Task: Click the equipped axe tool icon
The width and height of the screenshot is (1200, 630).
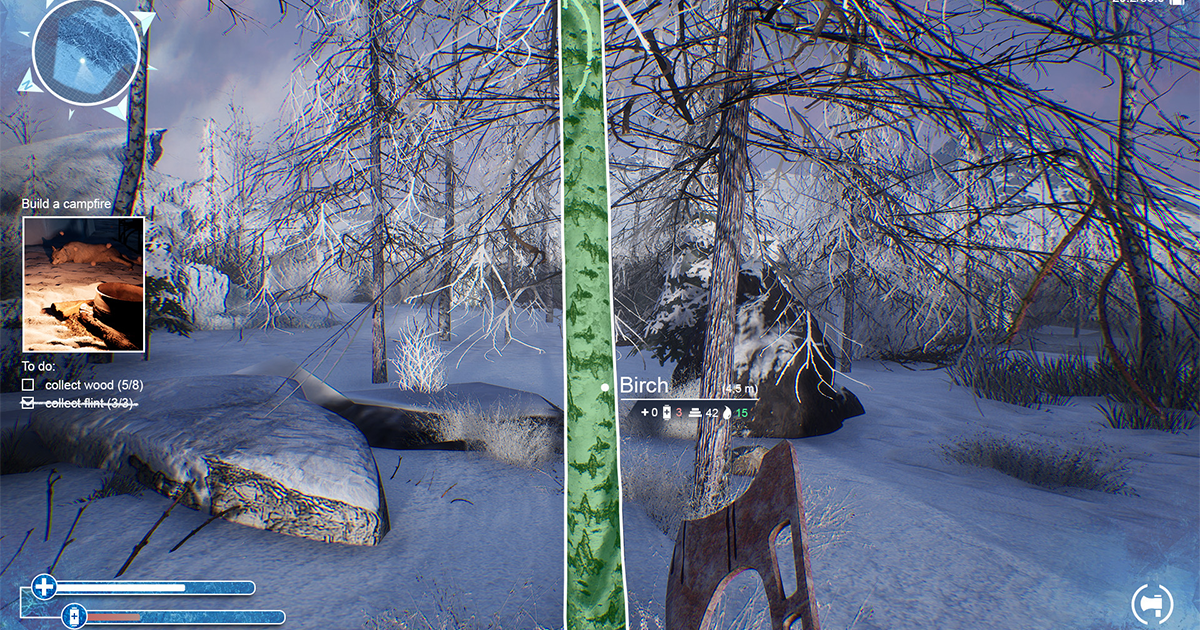Action: click(1151, 603)
